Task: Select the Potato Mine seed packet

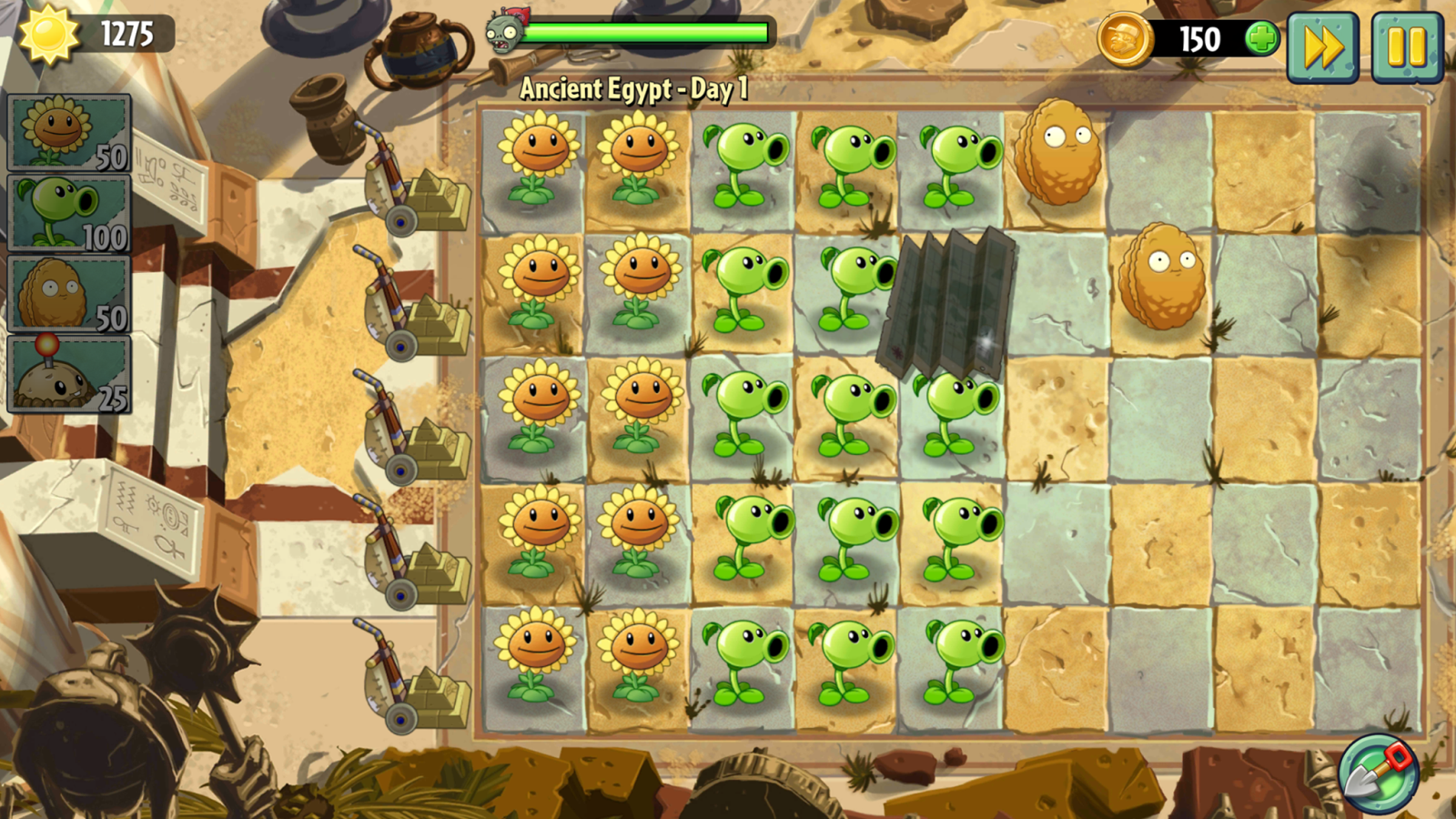Action: (x=69, y=374)
